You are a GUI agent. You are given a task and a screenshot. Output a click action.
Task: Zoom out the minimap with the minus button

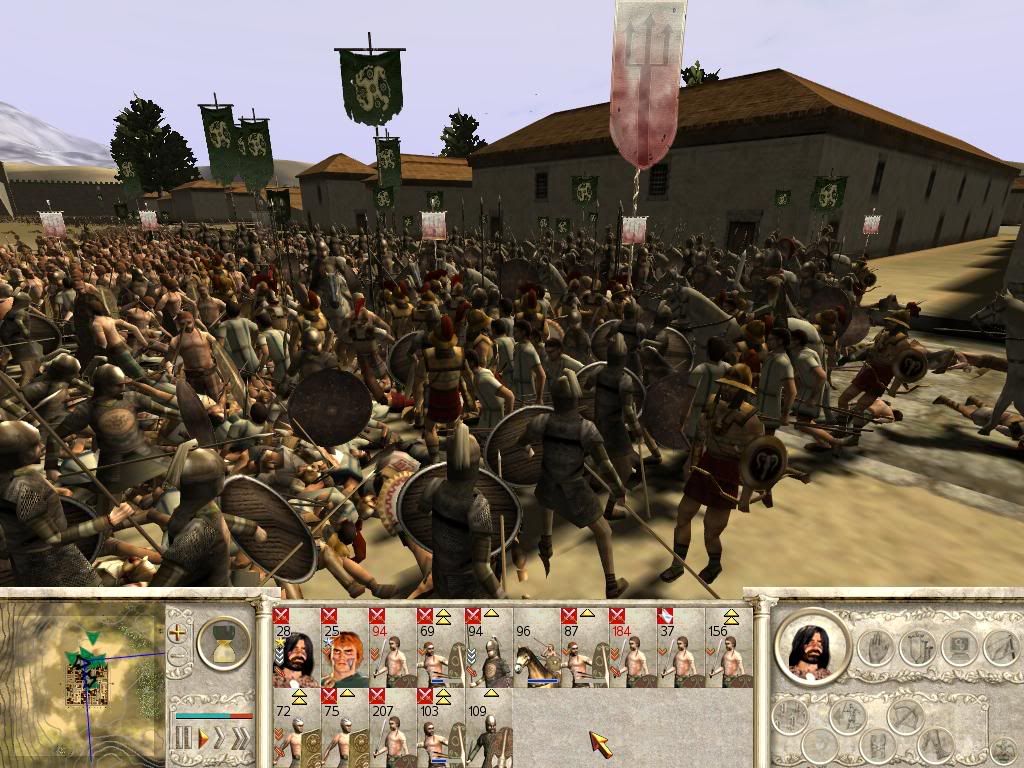point(178,657)
